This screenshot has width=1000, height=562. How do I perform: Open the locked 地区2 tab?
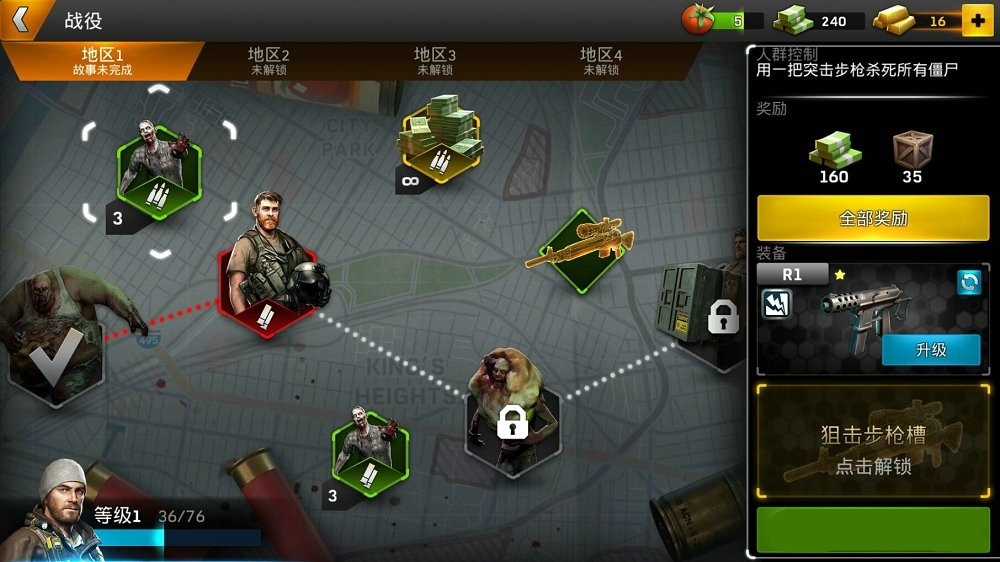tap(268, 61)
